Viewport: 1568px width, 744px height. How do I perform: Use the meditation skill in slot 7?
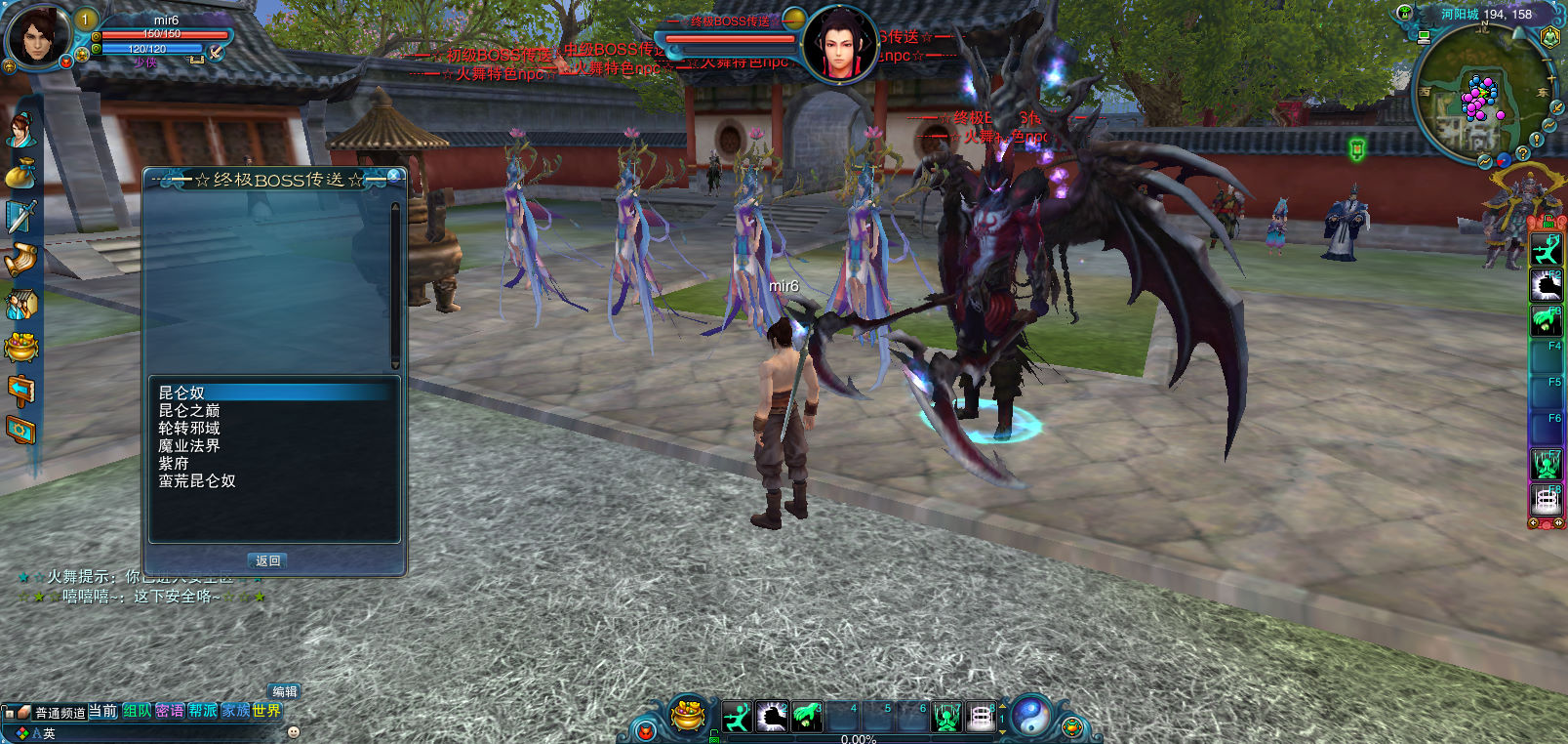[945, 718]
